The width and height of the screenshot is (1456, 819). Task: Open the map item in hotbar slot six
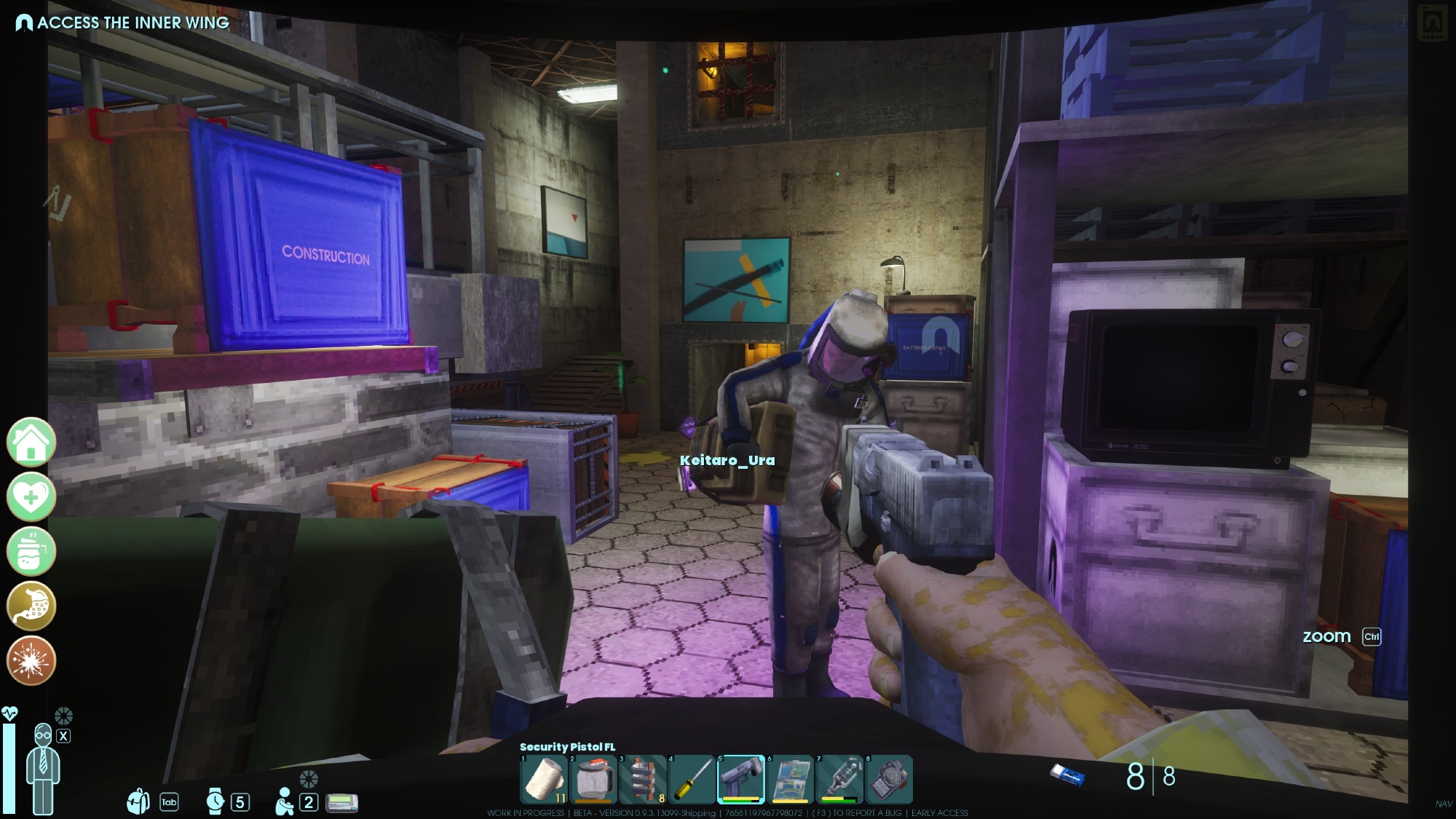coord(791,780)
